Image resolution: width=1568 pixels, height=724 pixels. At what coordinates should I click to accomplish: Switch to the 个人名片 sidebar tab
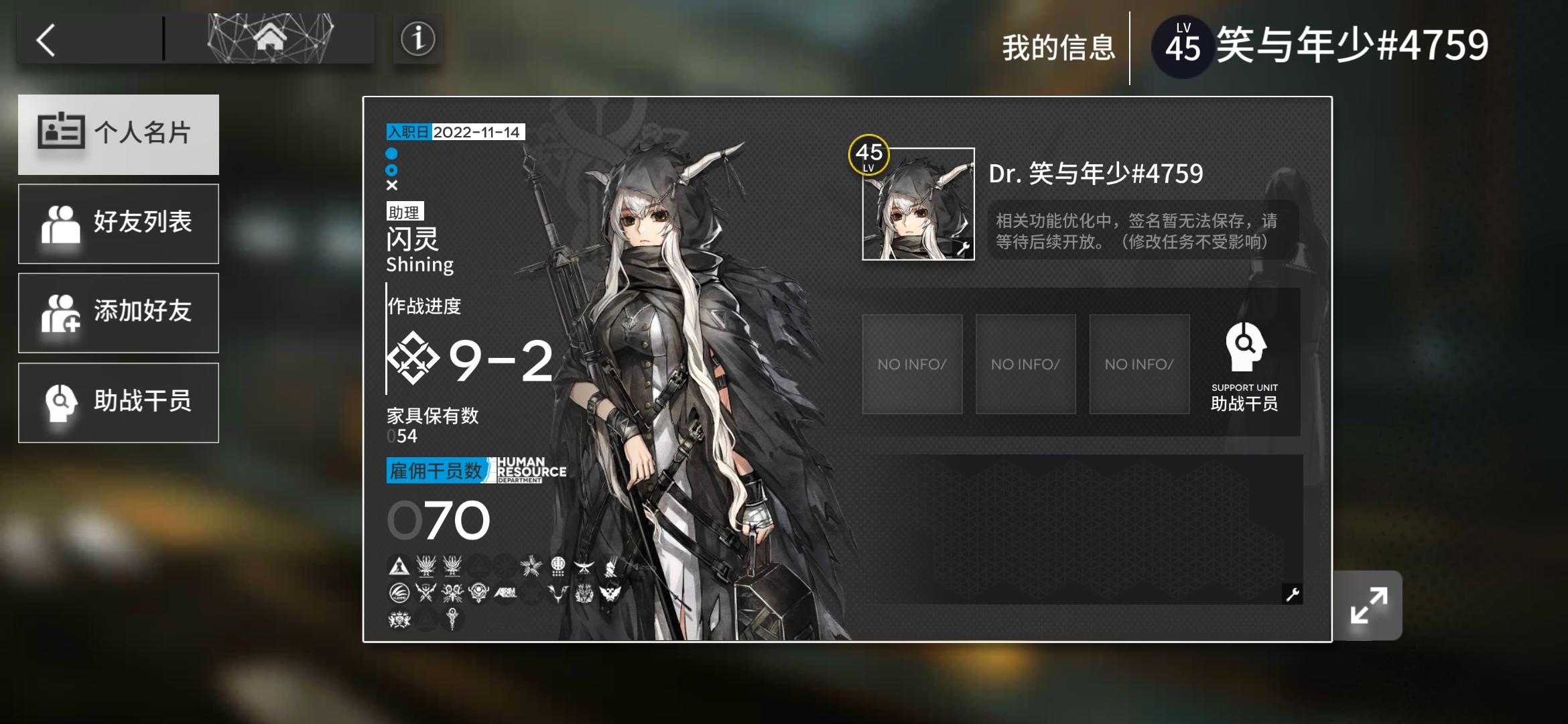(x=119, y=134)
